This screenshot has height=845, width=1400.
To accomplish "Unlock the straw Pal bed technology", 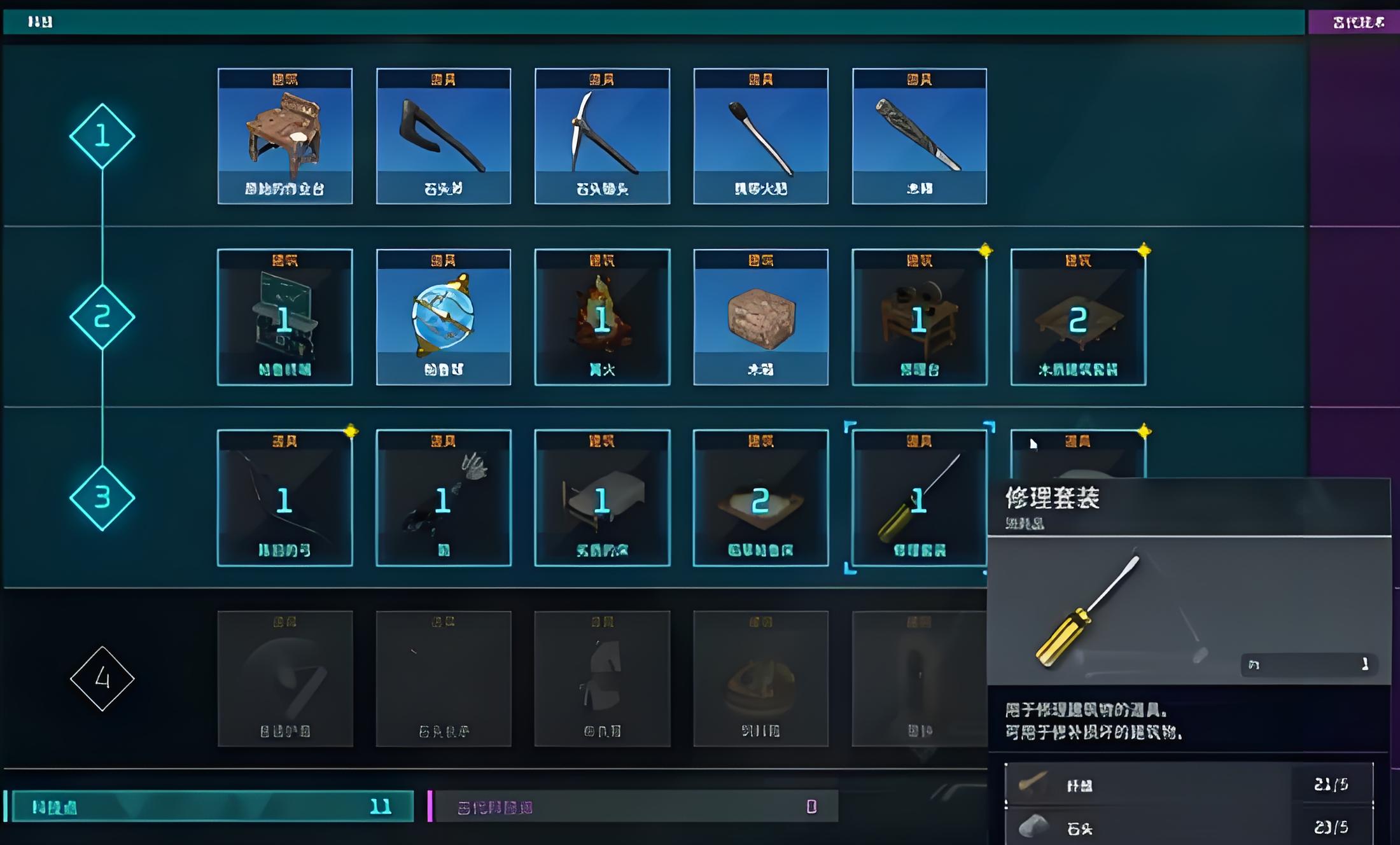I will [760, 498].
